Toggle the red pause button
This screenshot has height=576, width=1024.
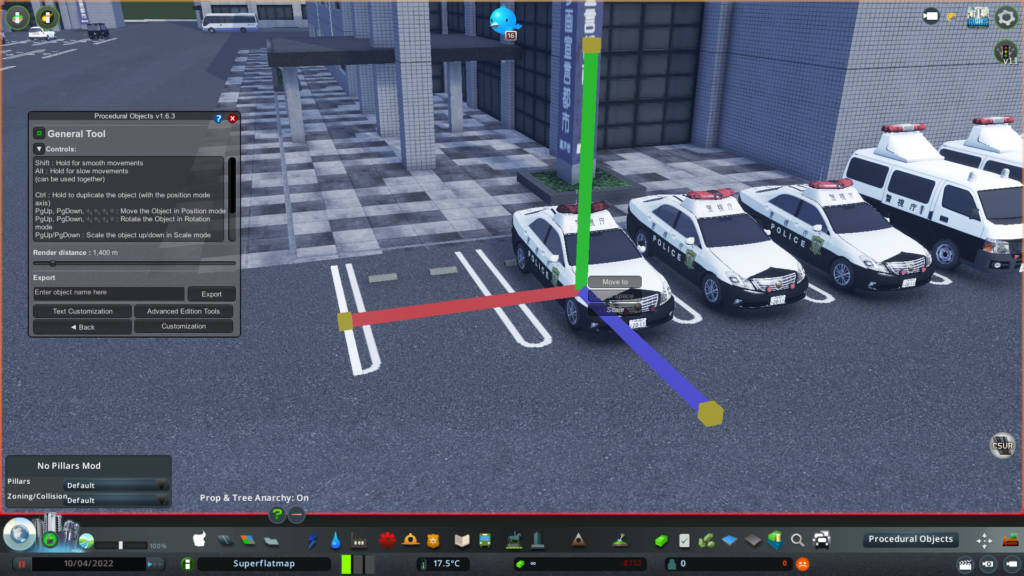(20, 564)
